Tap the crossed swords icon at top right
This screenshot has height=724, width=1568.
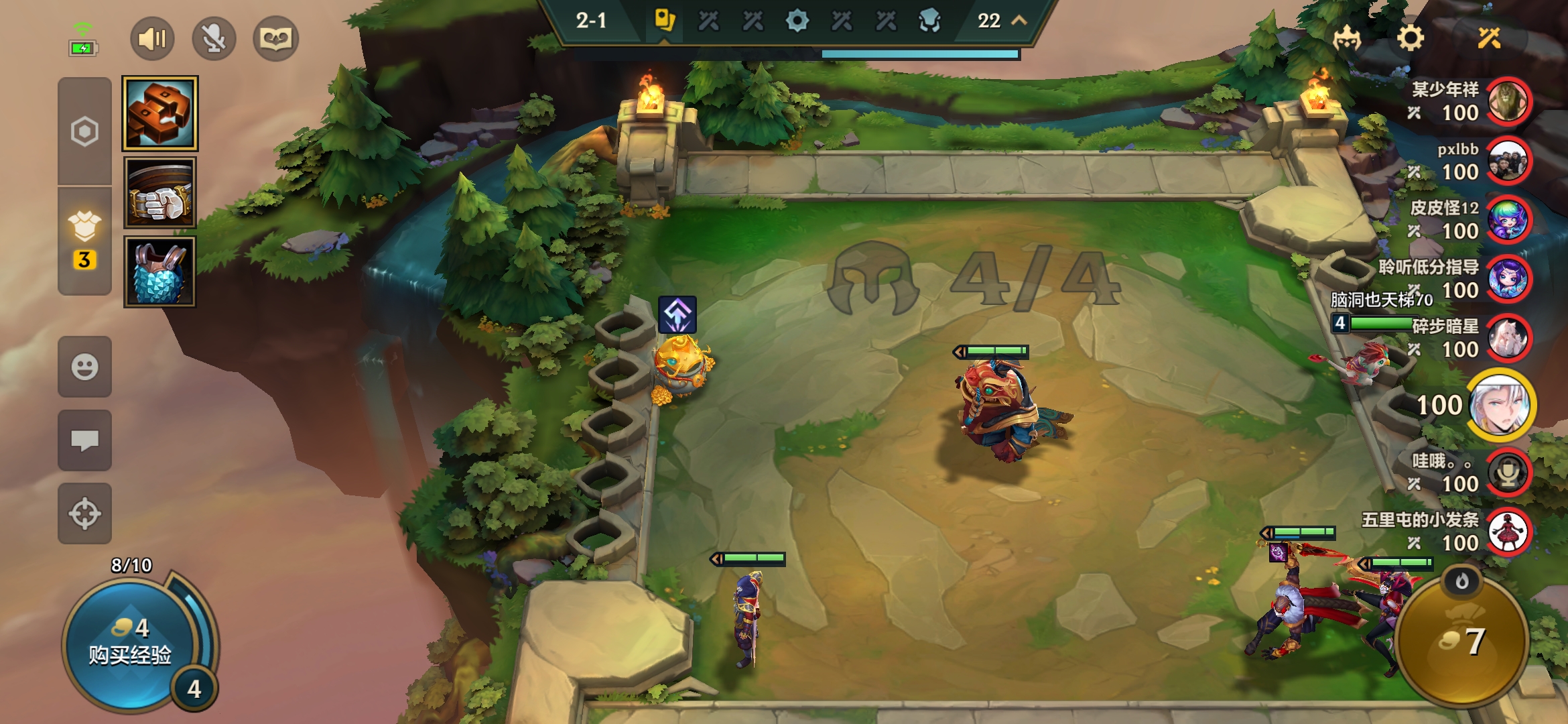pyautogui.click(x=1489, y=38)
